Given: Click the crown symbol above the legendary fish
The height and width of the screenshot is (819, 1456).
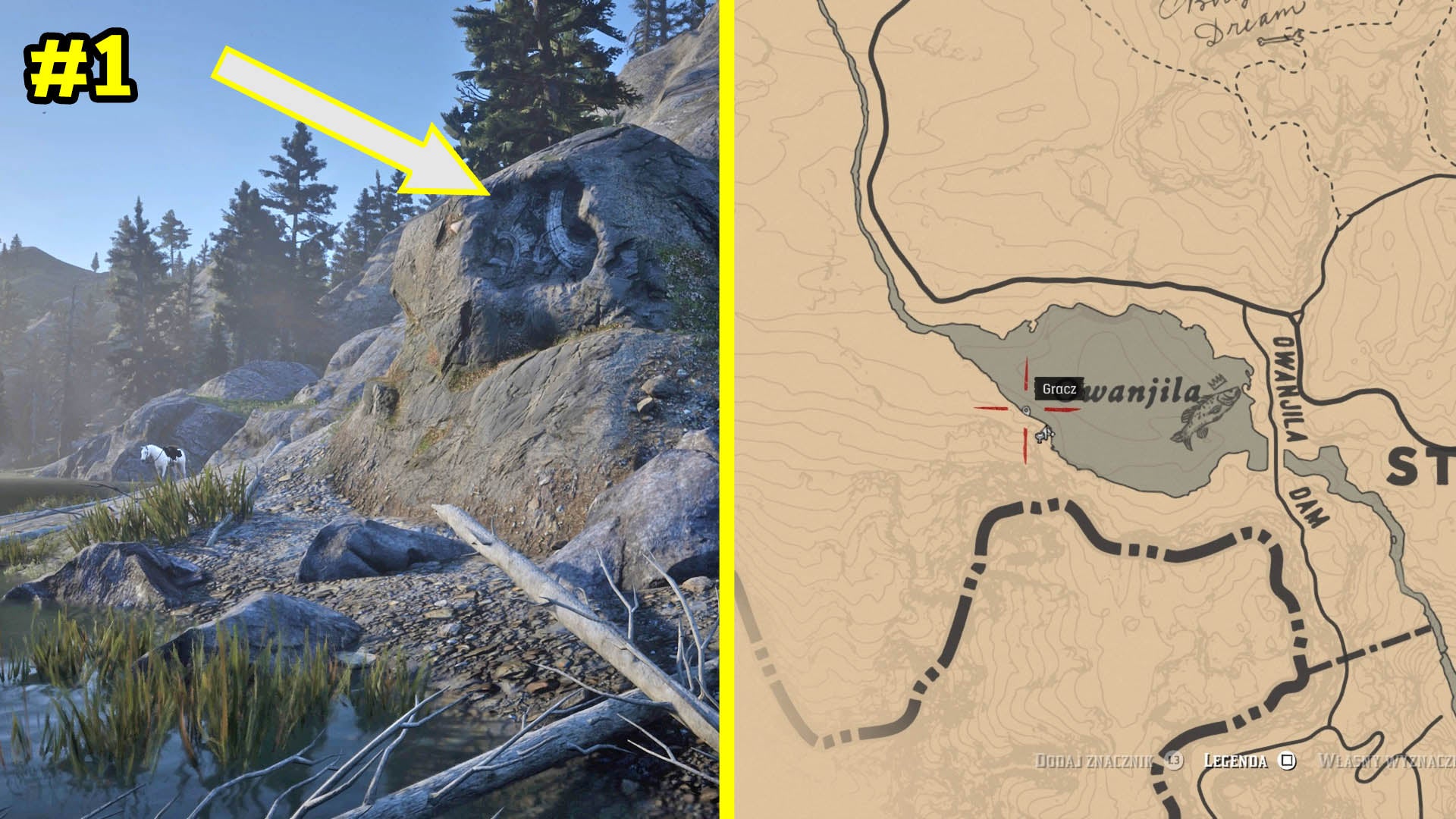Looking at the screenshot, I should point(1216,381).
